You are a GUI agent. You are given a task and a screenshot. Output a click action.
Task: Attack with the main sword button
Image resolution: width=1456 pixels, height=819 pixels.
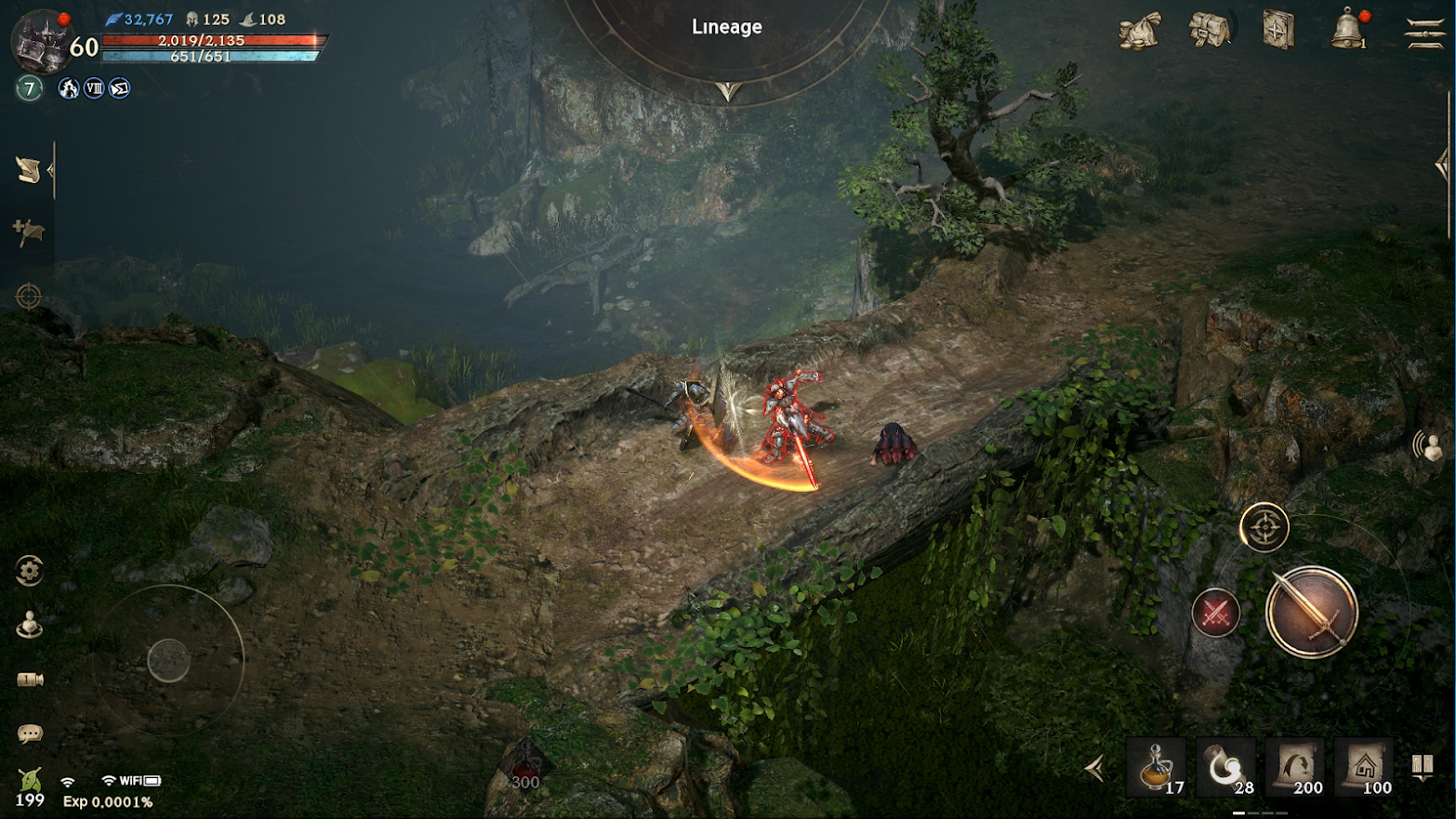tap(1311, 613)
